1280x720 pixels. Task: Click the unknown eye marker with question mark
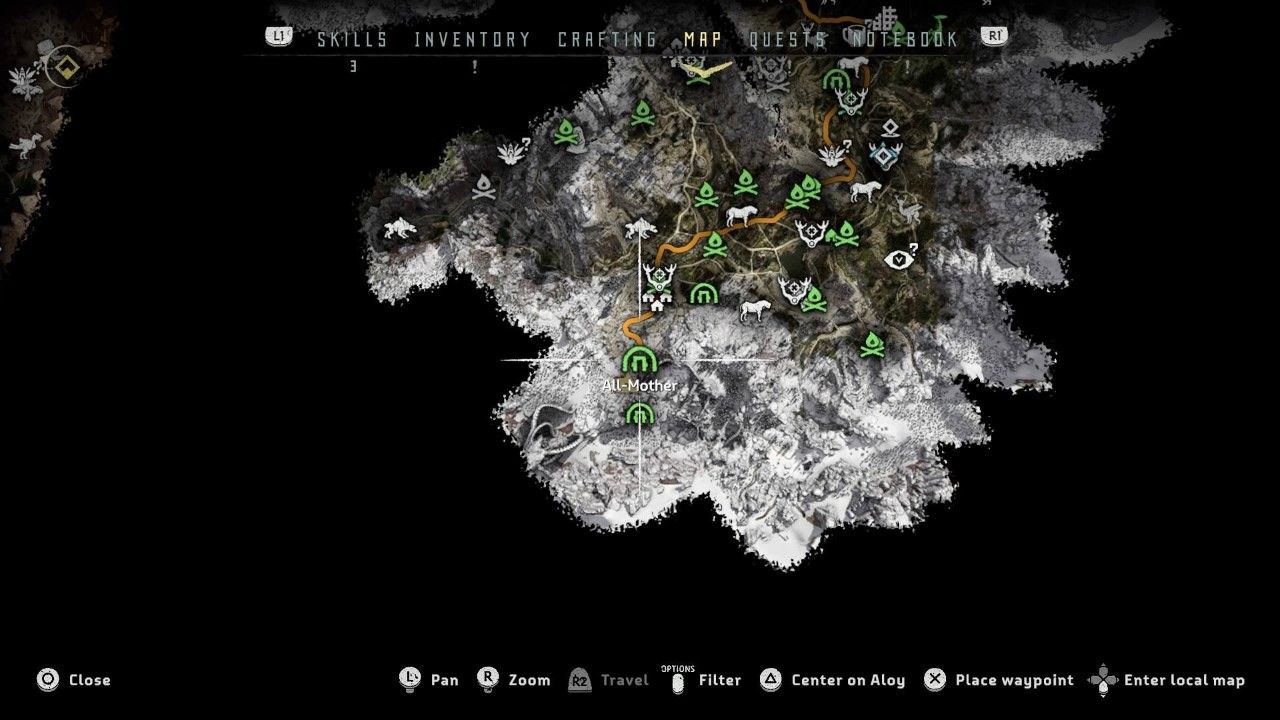[901, 258]
